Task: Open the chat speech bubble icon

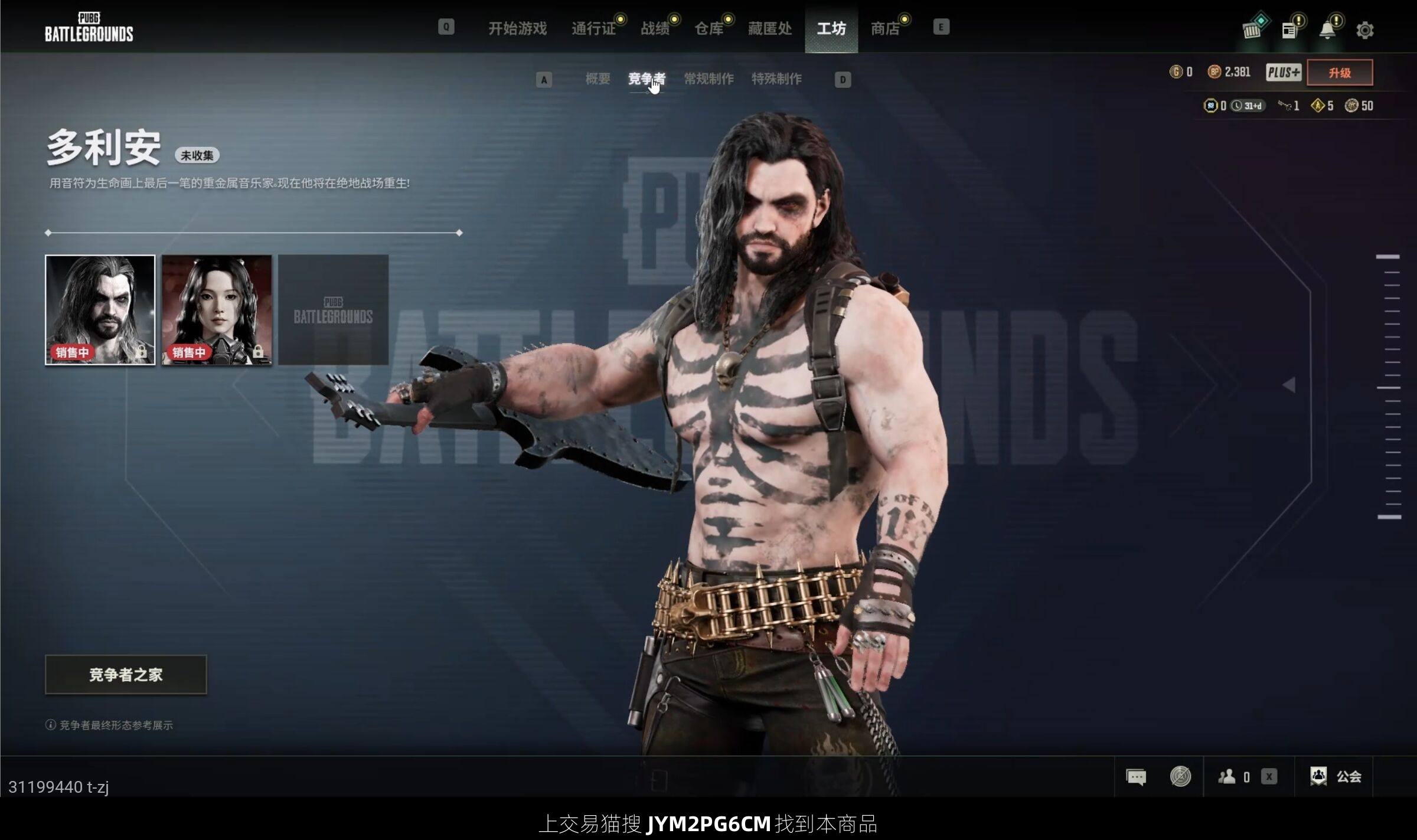Action: [x=1135, y=777]
